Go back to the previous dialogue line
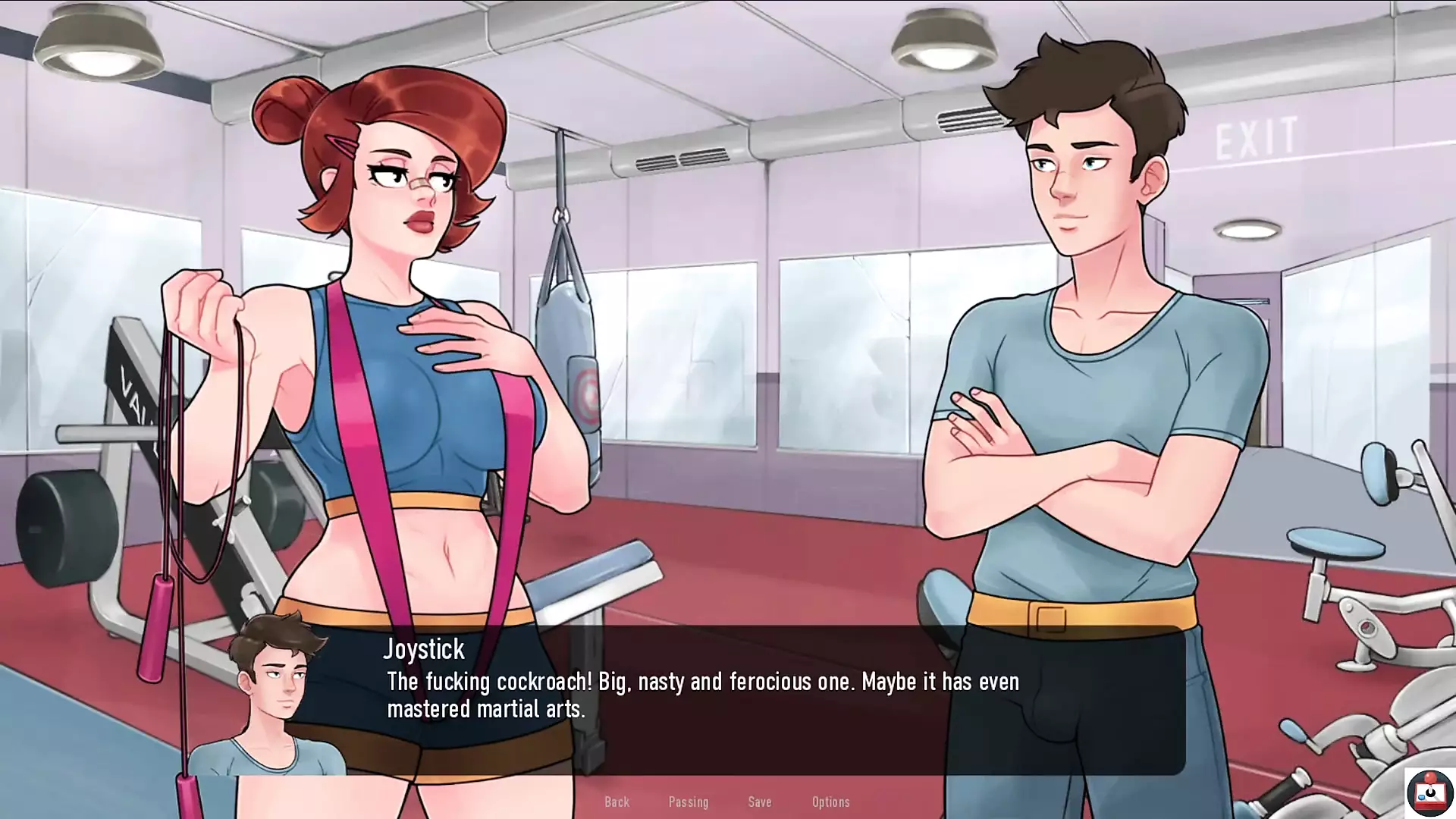Image resolution: width=1456 pixels, height=819 pixels. (x=617, y=802)
